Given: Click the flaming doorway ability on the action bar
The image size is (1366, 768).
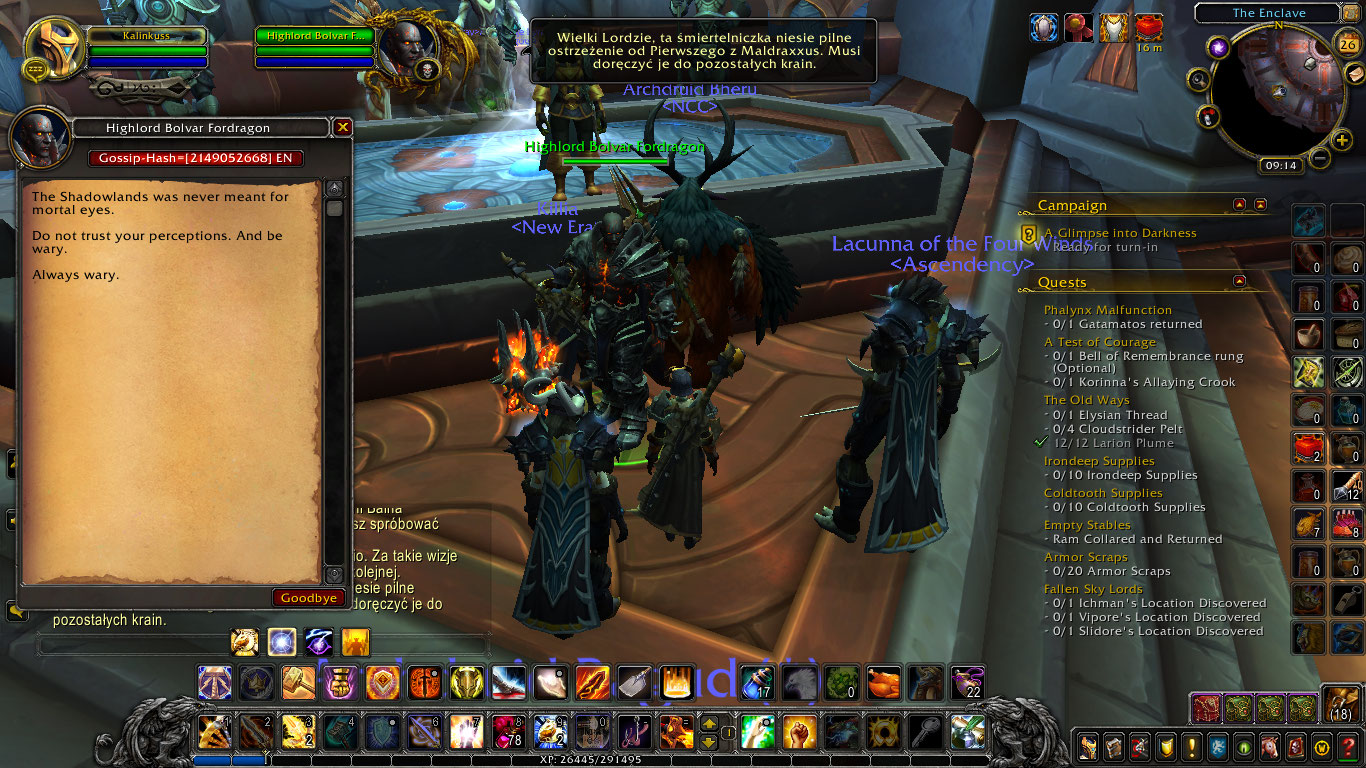Looking at the screenshot, I should 676,684.
